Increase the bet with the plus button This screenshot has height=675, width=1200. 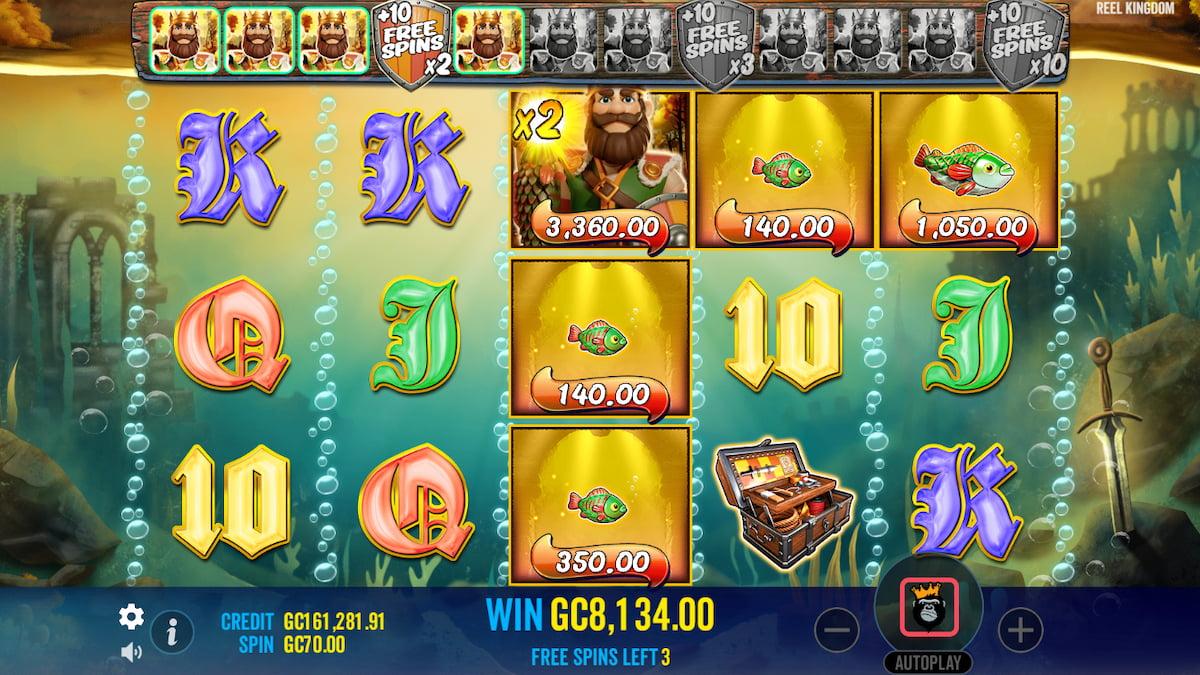pos(1020,630)
